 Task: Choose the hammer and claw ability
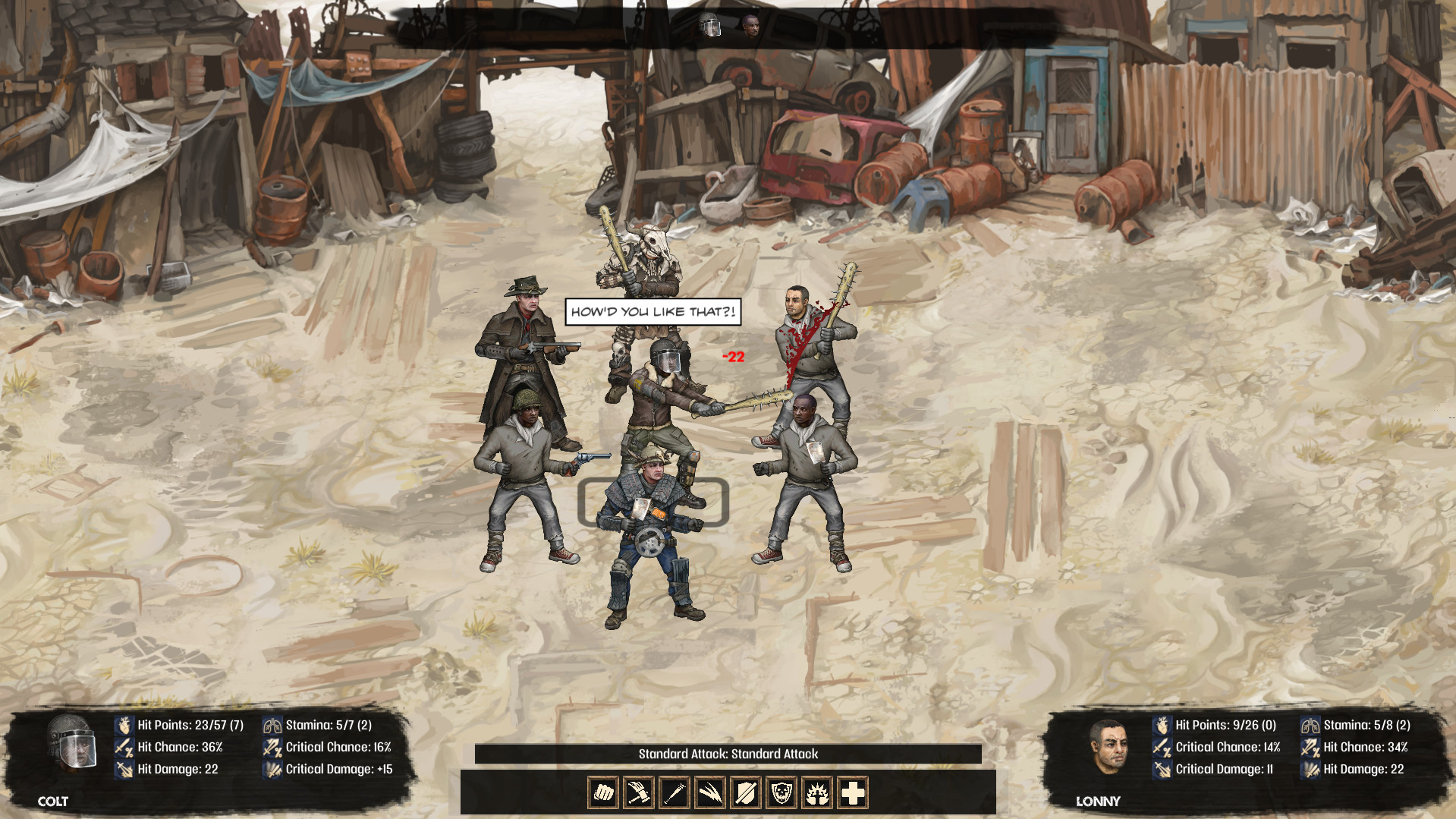click(639, 793)
